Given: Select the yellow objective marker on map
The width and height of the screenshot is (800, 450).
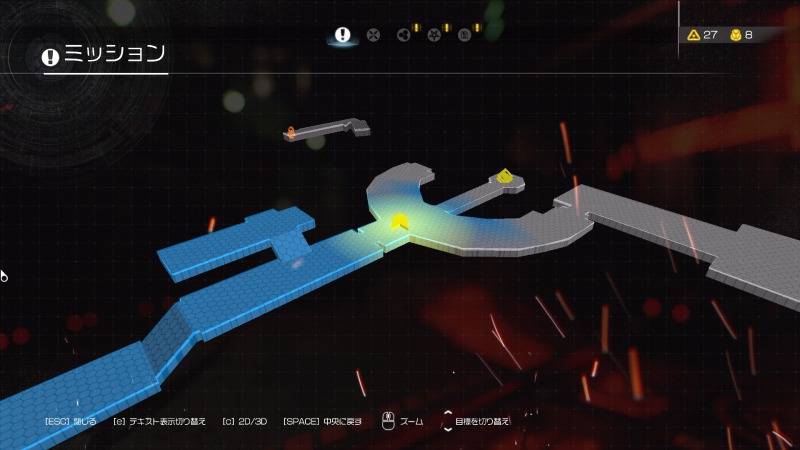Looking at the screenshot, I should click(505, 177).
